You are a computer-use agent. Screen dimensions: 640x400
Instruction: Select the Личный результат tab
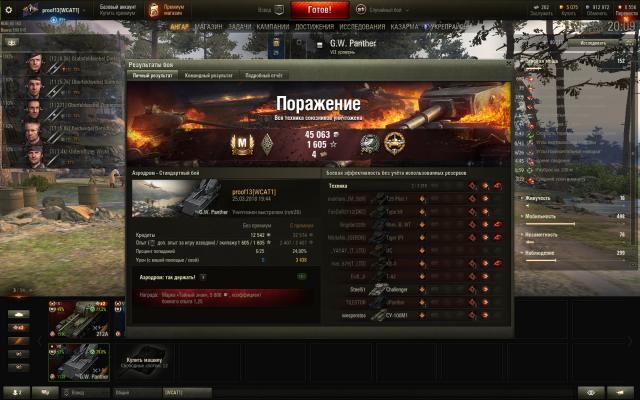click(x=154, y=75)
